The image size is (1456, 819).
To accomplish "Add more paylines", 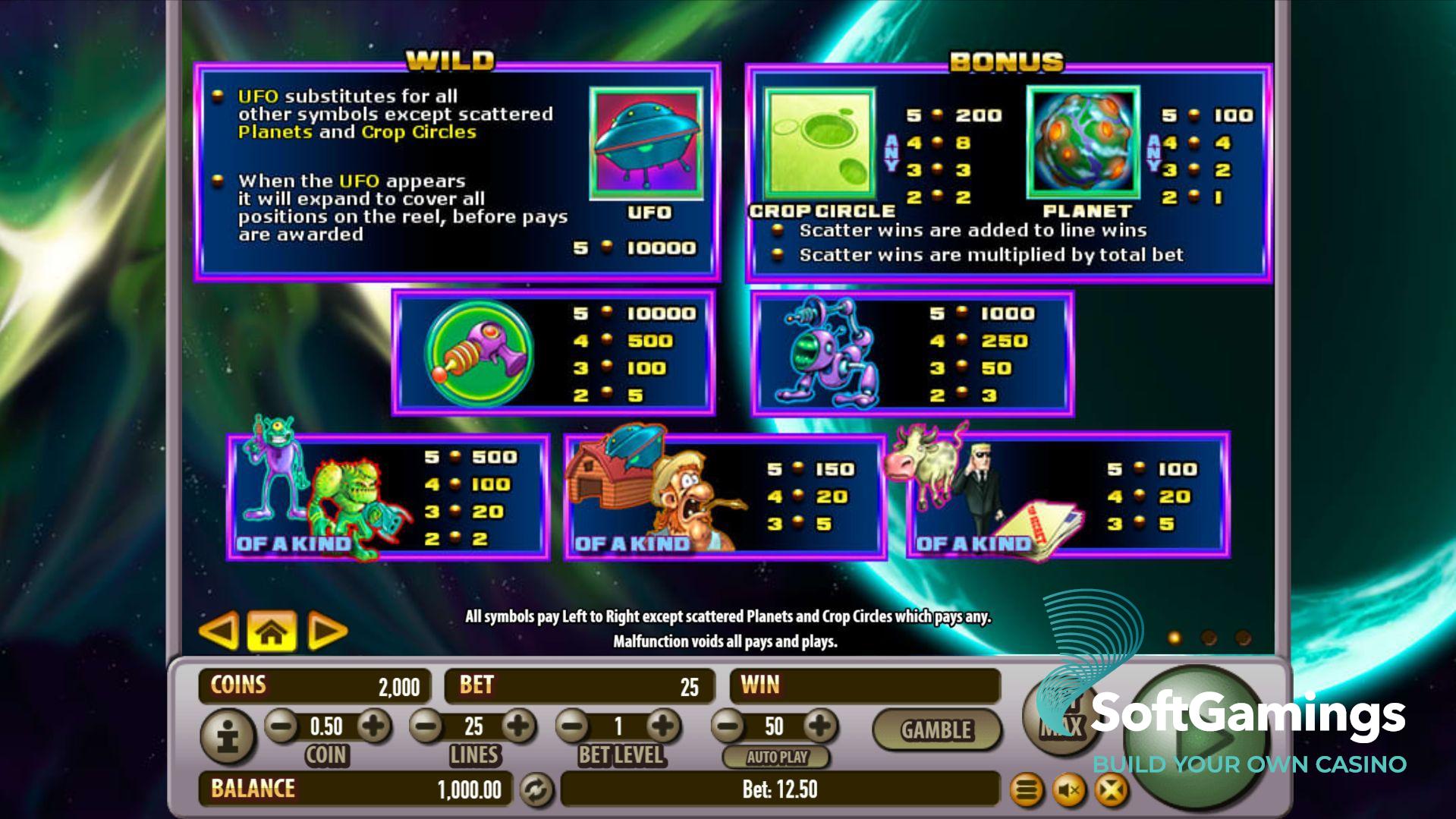I will [519, 726].
